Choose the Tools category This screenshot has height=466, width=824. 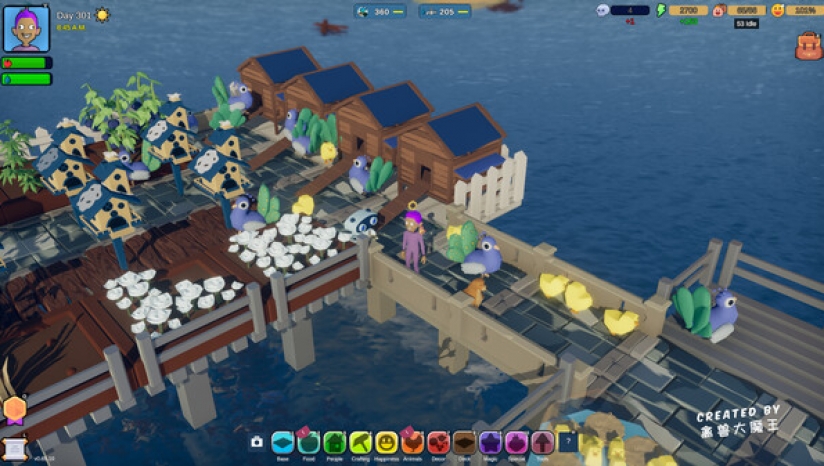[x=542, y=442]
